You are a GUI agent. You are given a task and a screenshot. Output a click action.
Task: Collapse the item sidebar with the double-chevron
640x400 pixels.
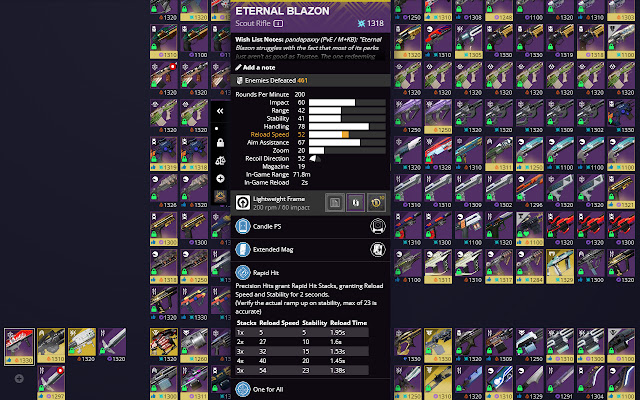pos(220,112)
